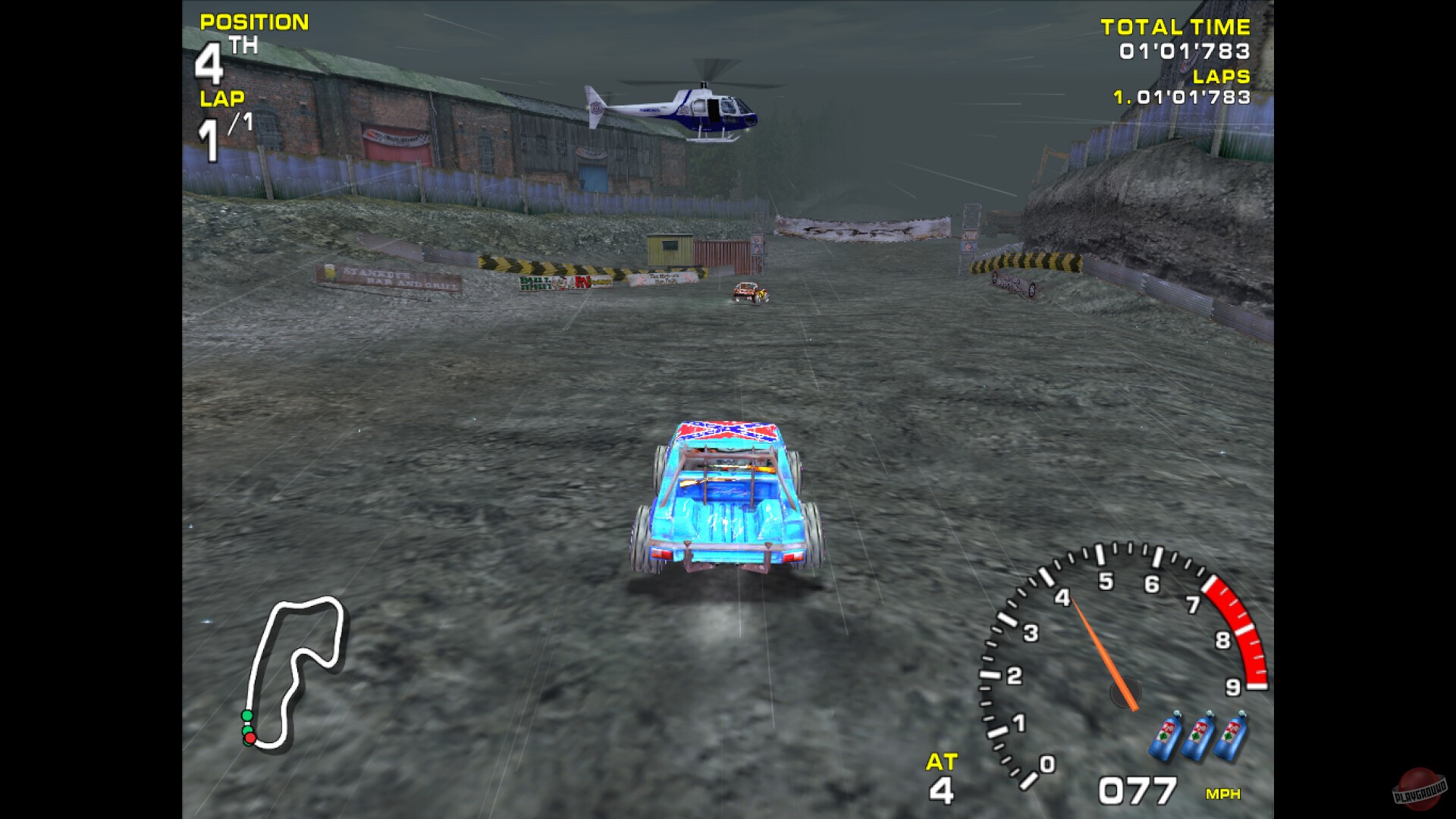Click the green checkpoint dot on the minimap

pyautogui.click(x=246, y=714)
